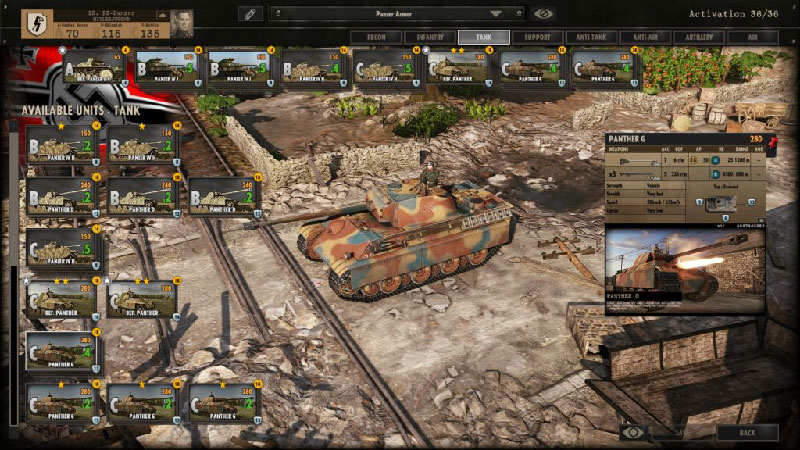Go back with the Back button
This screenshot has height=450, width=800.
click(746, 432)
